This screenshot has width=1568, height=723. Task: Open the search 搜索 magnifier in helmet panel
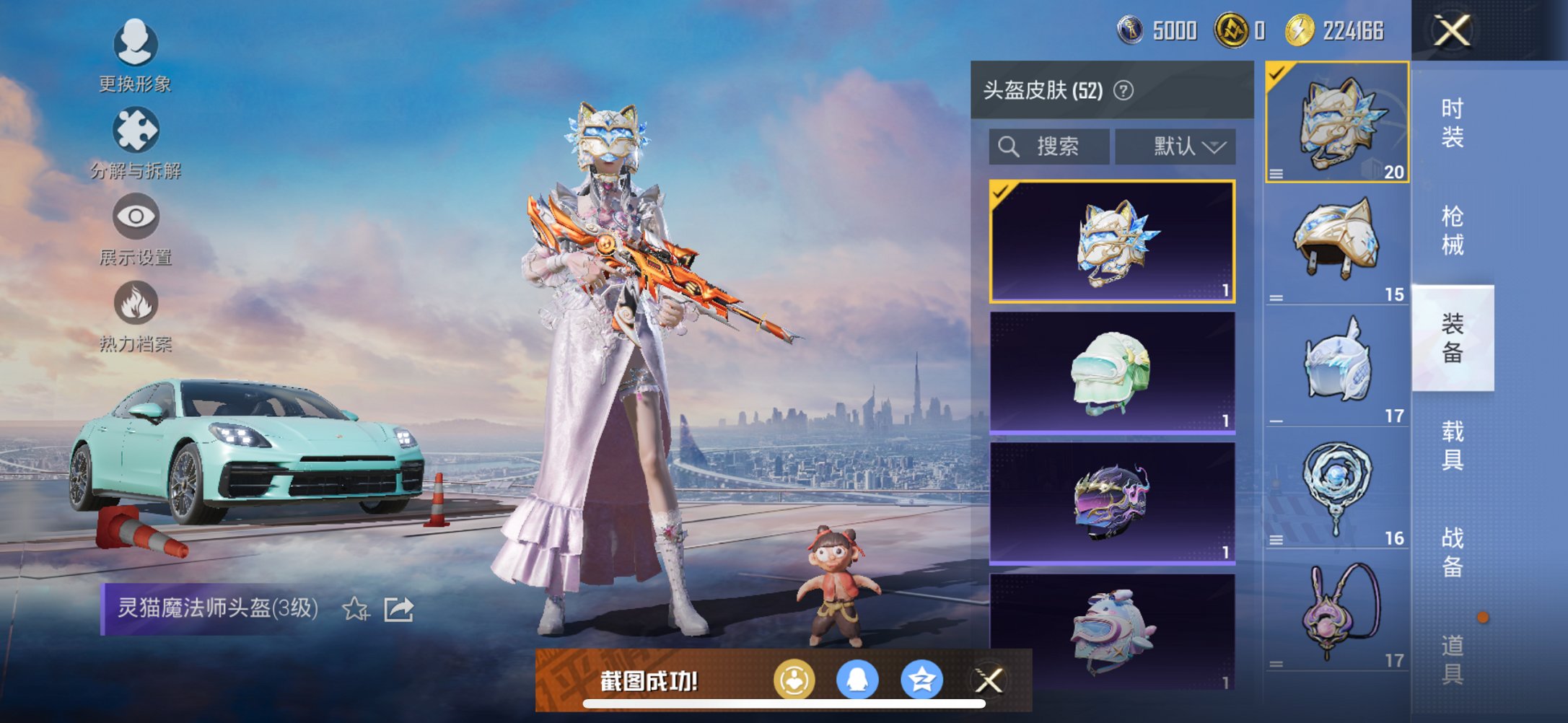(1009, 146)
